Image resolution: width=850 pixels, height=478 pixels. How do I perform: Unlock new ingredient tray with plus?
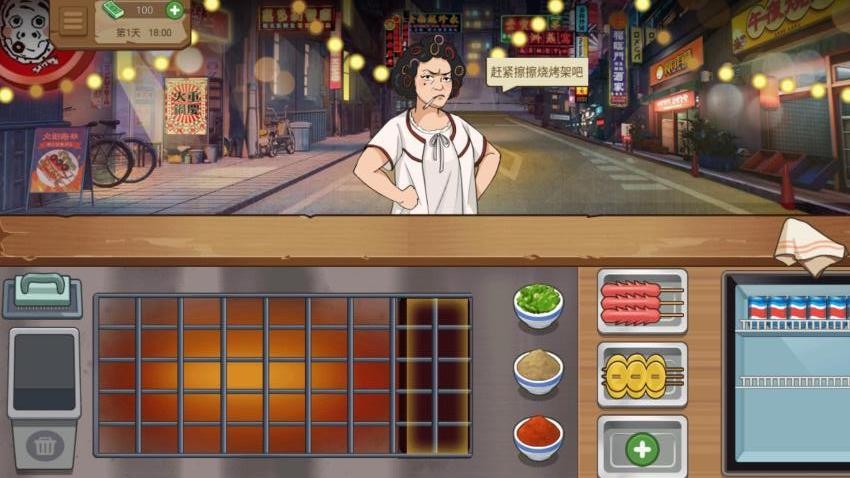(x=642, y=448)
